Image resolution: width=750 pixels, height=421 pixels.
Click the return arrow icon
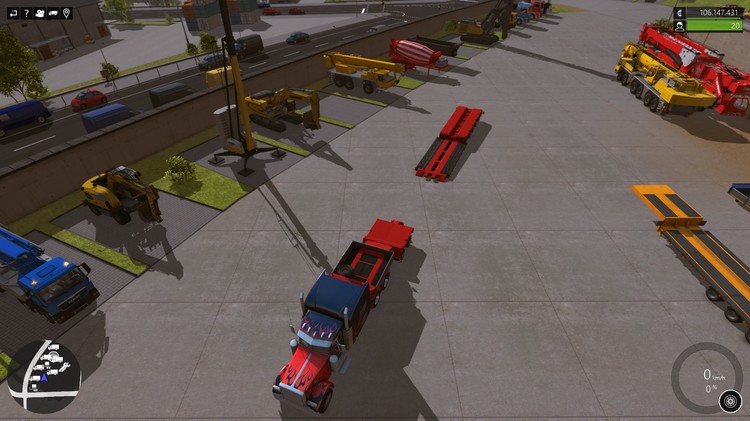pyautogui.click(x=13, y=13)
